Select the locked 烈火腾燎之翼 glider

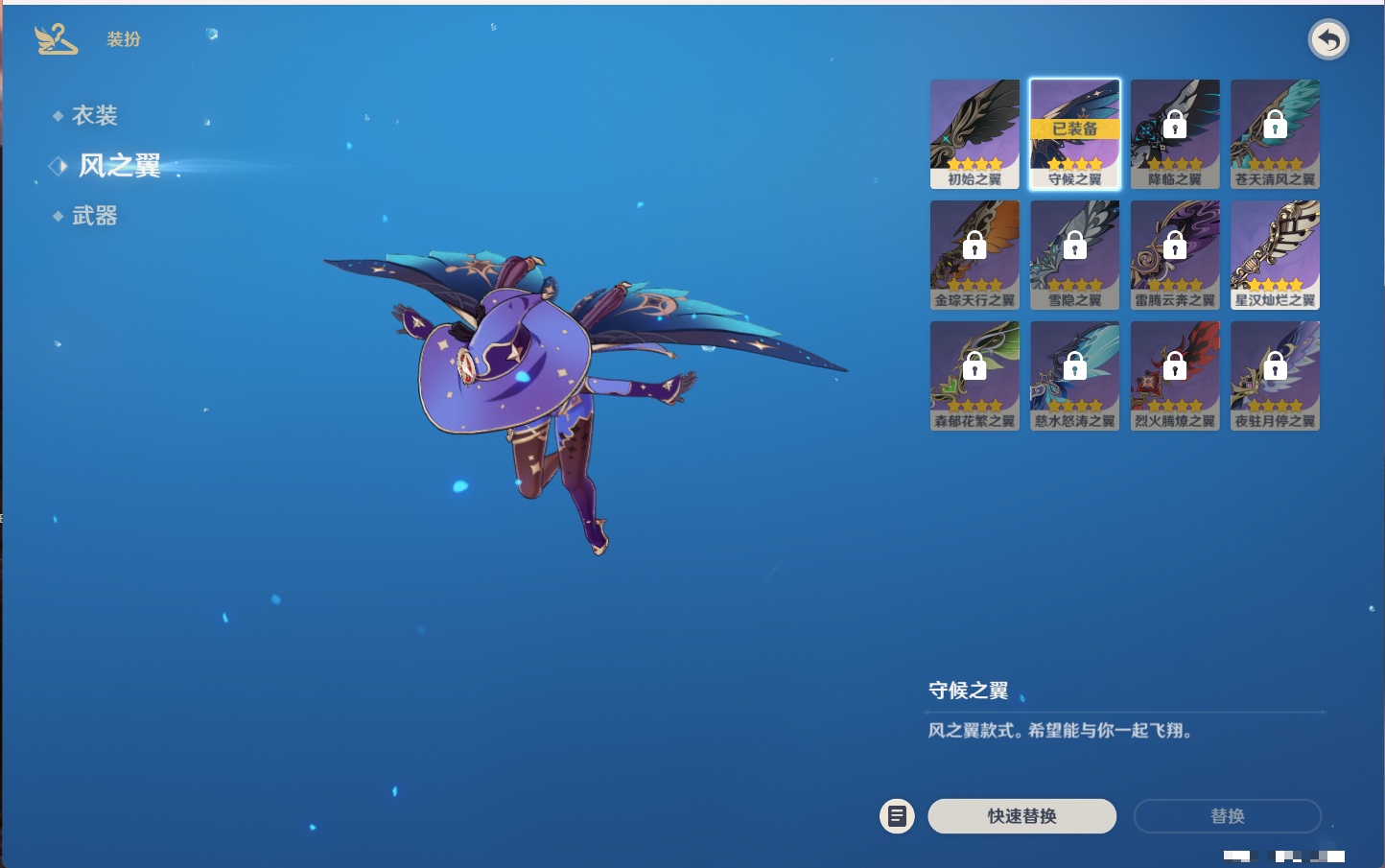[1175, 376]
